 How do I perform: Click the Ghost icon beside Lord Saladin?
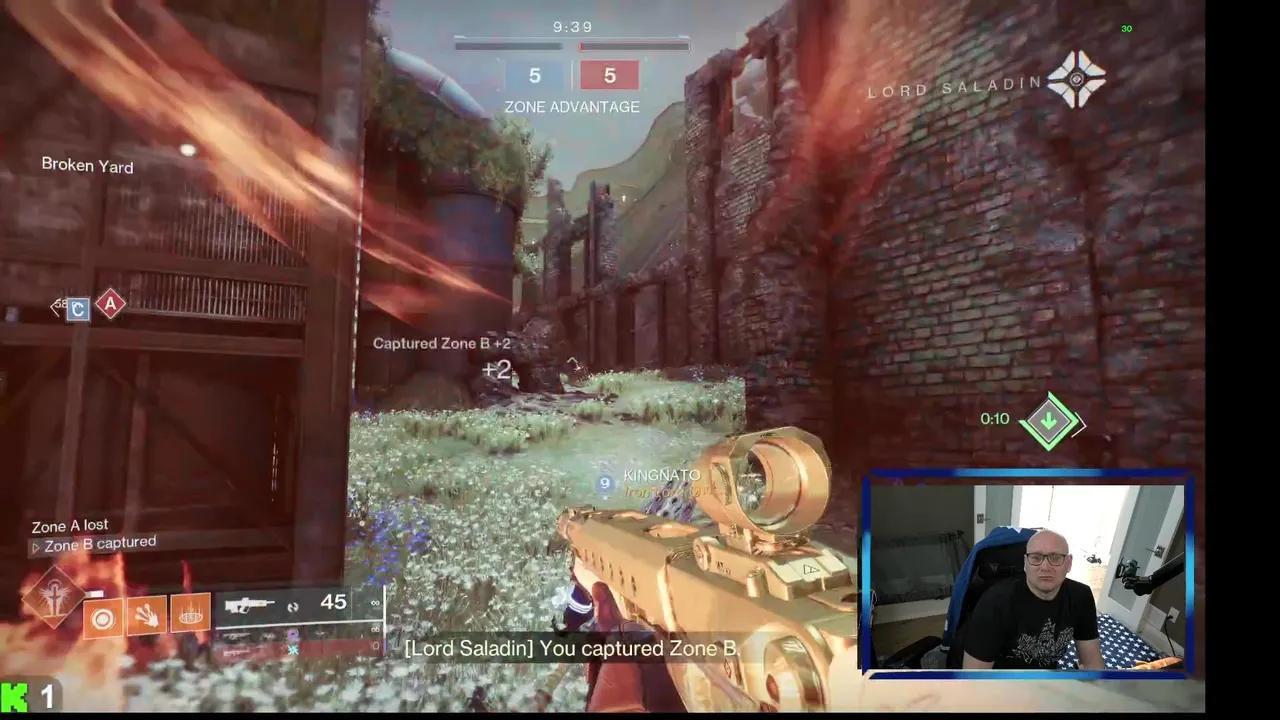[1076, 80]
